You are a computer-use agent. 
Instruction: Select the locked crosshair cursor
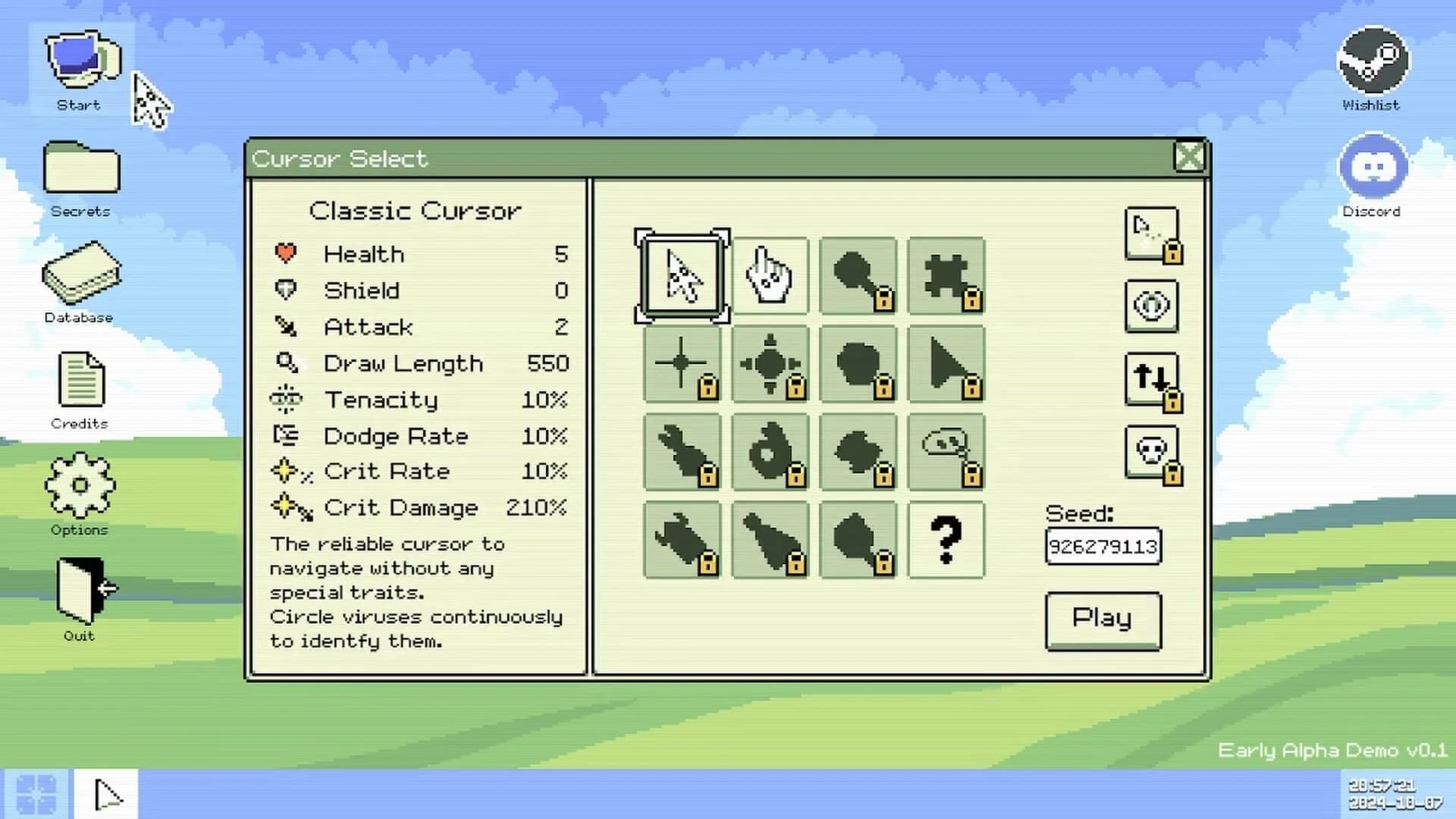click(680, 364)
